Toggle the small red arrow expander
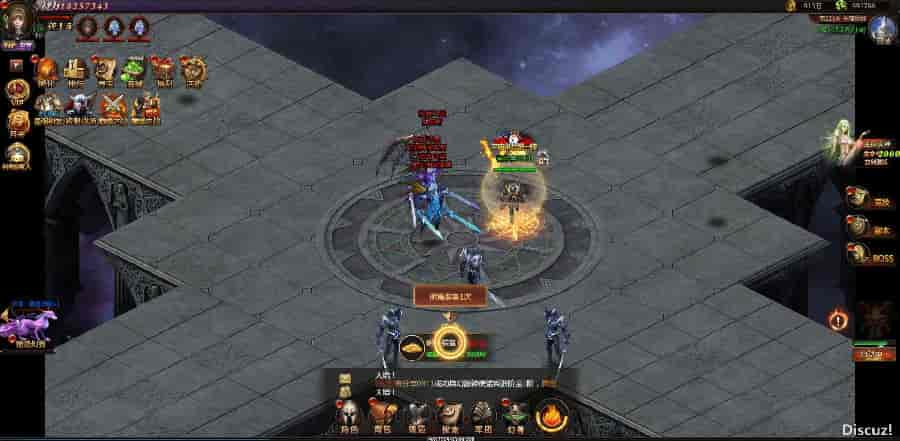900x441 pixels. 16,64
